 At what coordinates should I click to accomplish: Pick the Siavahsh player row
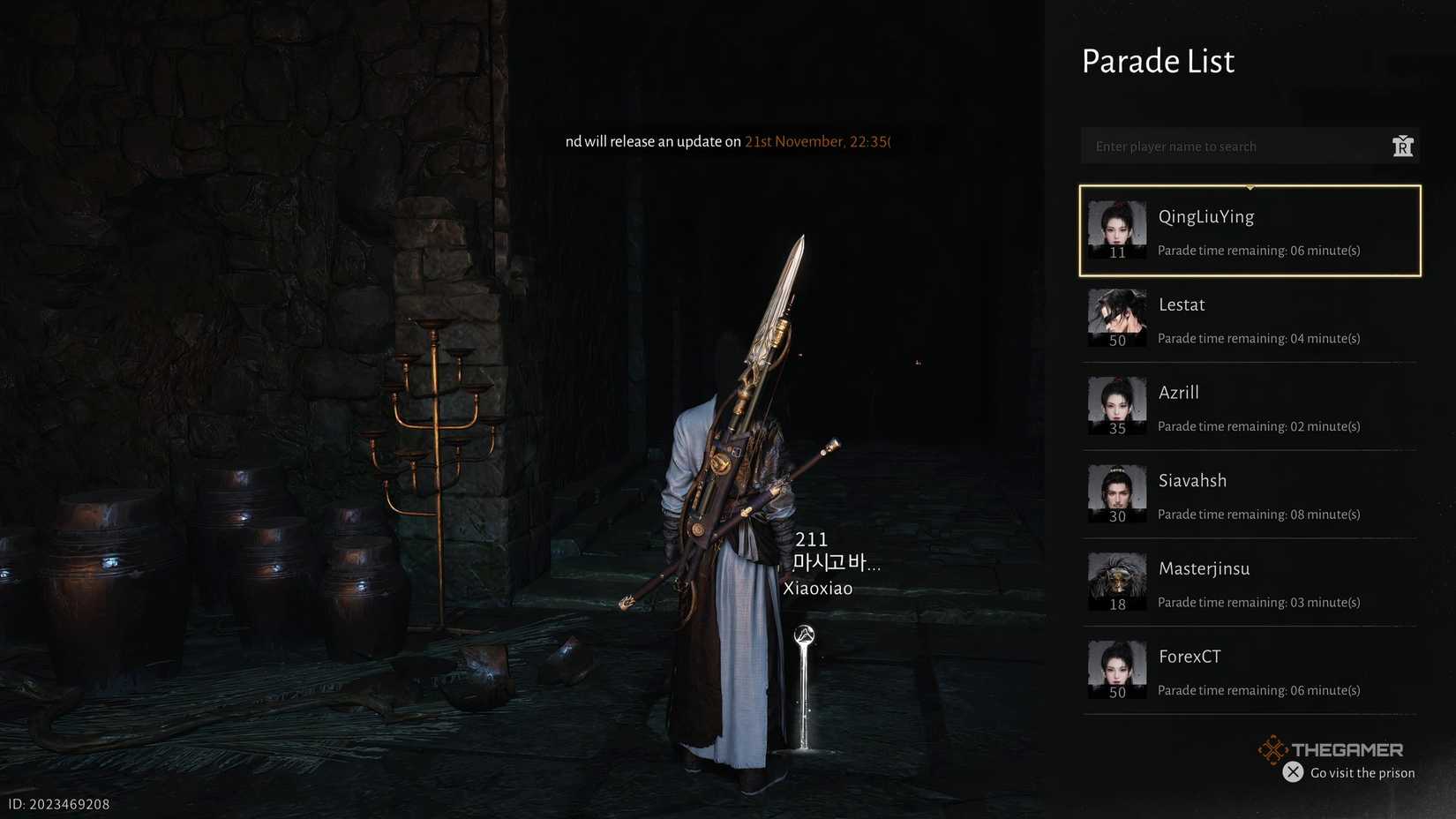click(1250, 495)
